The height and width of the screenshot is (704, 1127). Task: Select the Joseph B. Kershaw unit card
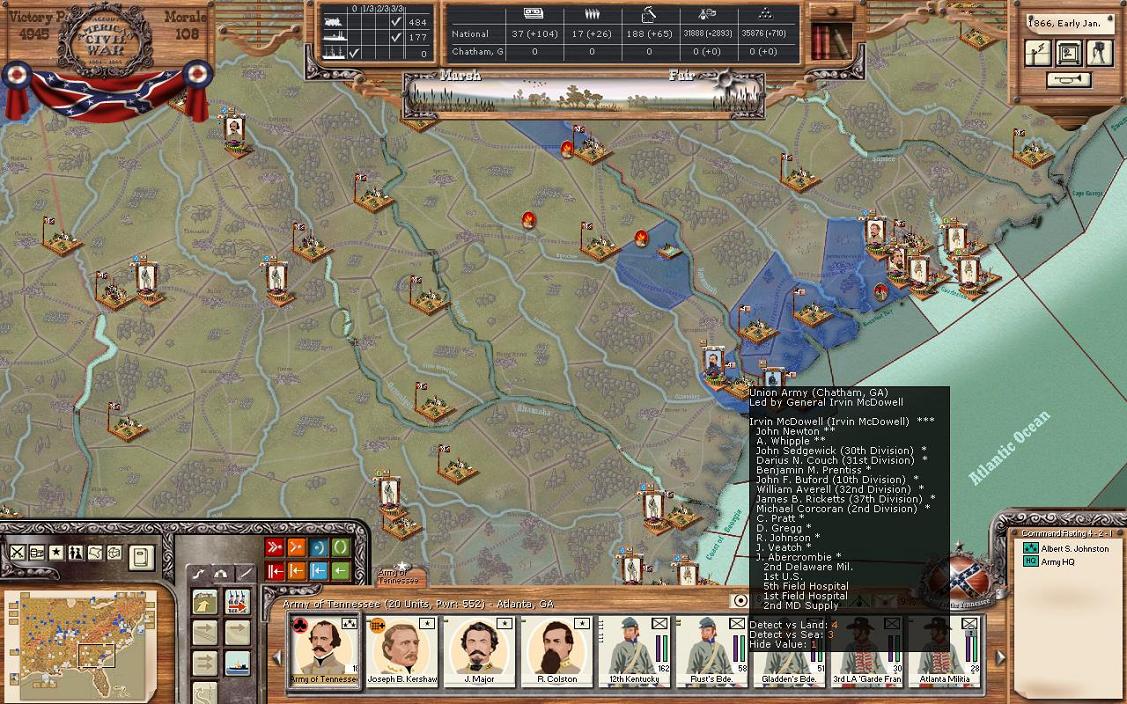click(402, 652)
